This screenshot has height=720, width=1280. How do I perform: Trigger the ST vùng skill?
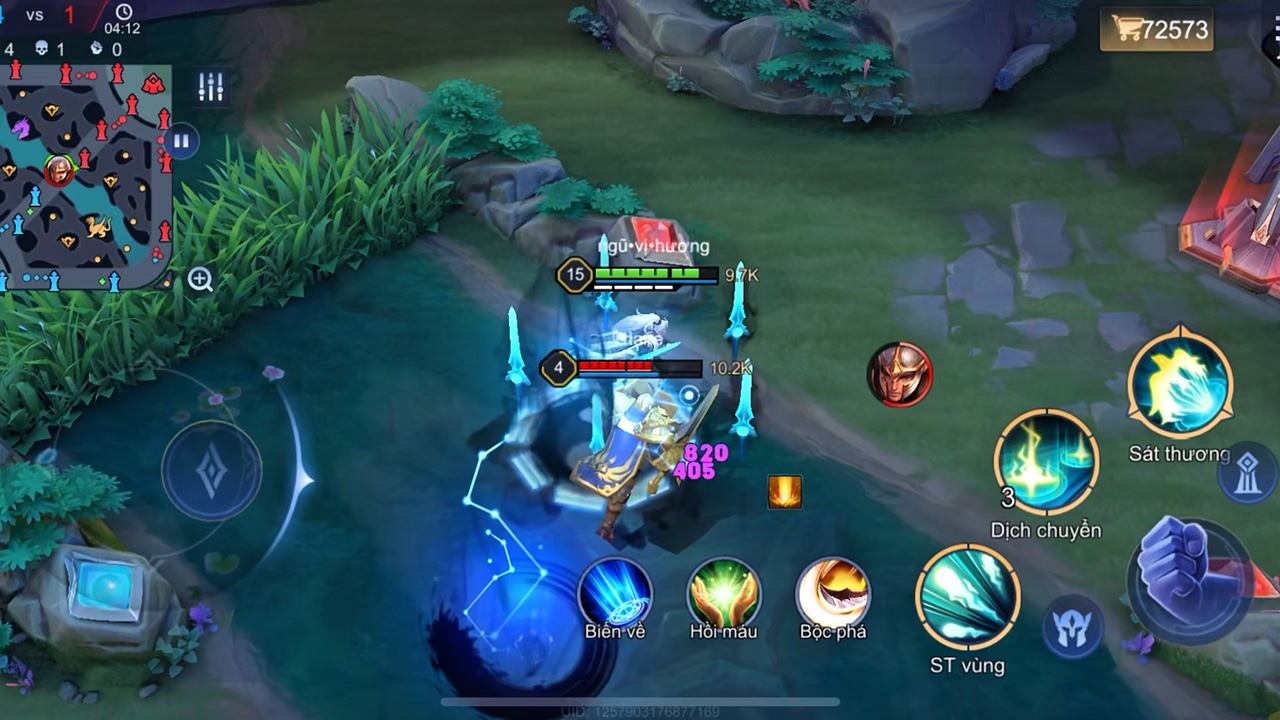(967, 597)
